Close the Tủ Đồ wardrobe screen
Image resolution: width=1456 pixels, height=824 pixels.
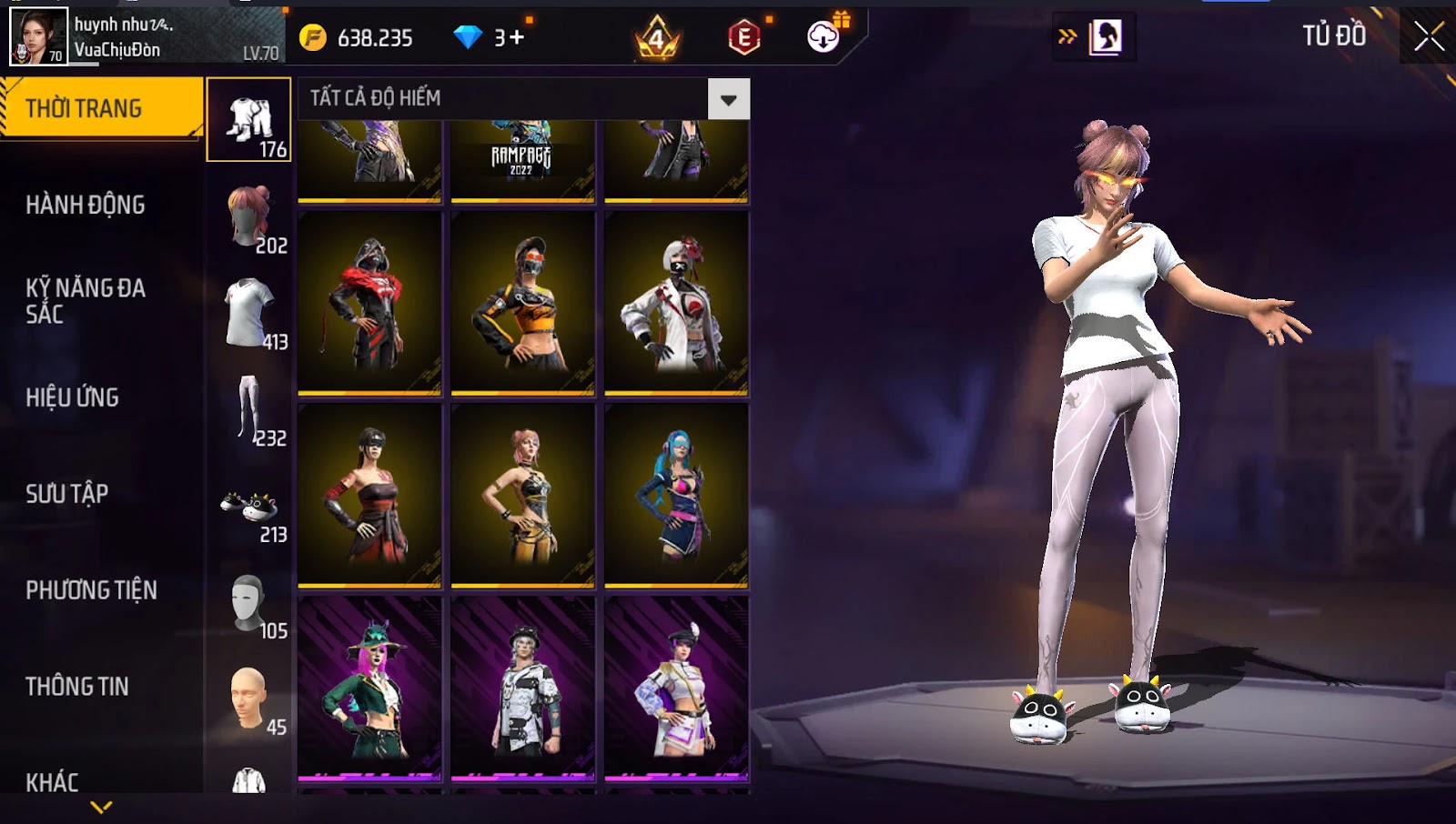pyautogui.click(x=1429, y=36)
